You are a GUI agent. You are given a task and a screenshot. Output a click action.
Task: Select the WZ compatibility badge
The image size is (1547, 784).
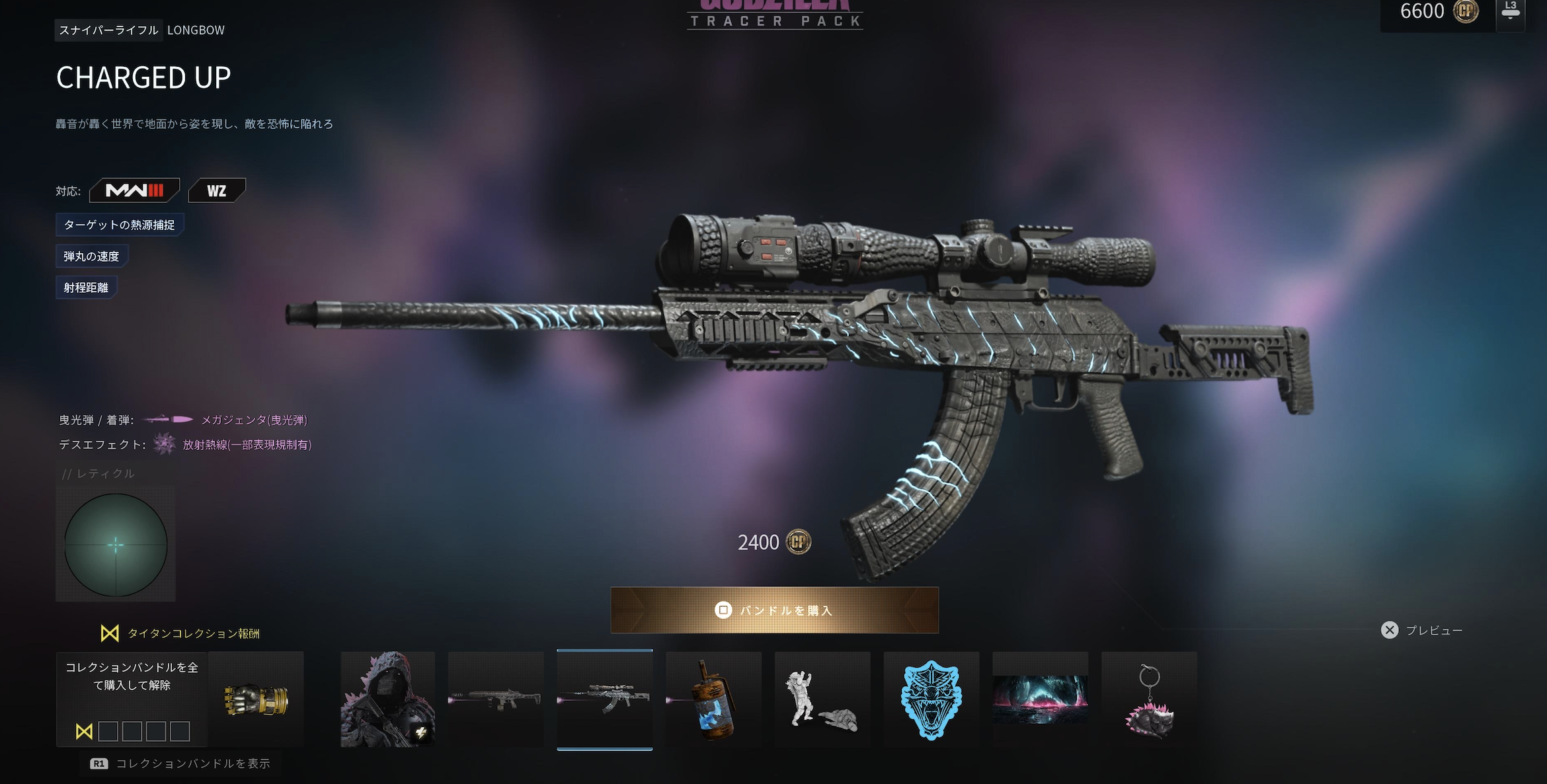tap(217, 191)
